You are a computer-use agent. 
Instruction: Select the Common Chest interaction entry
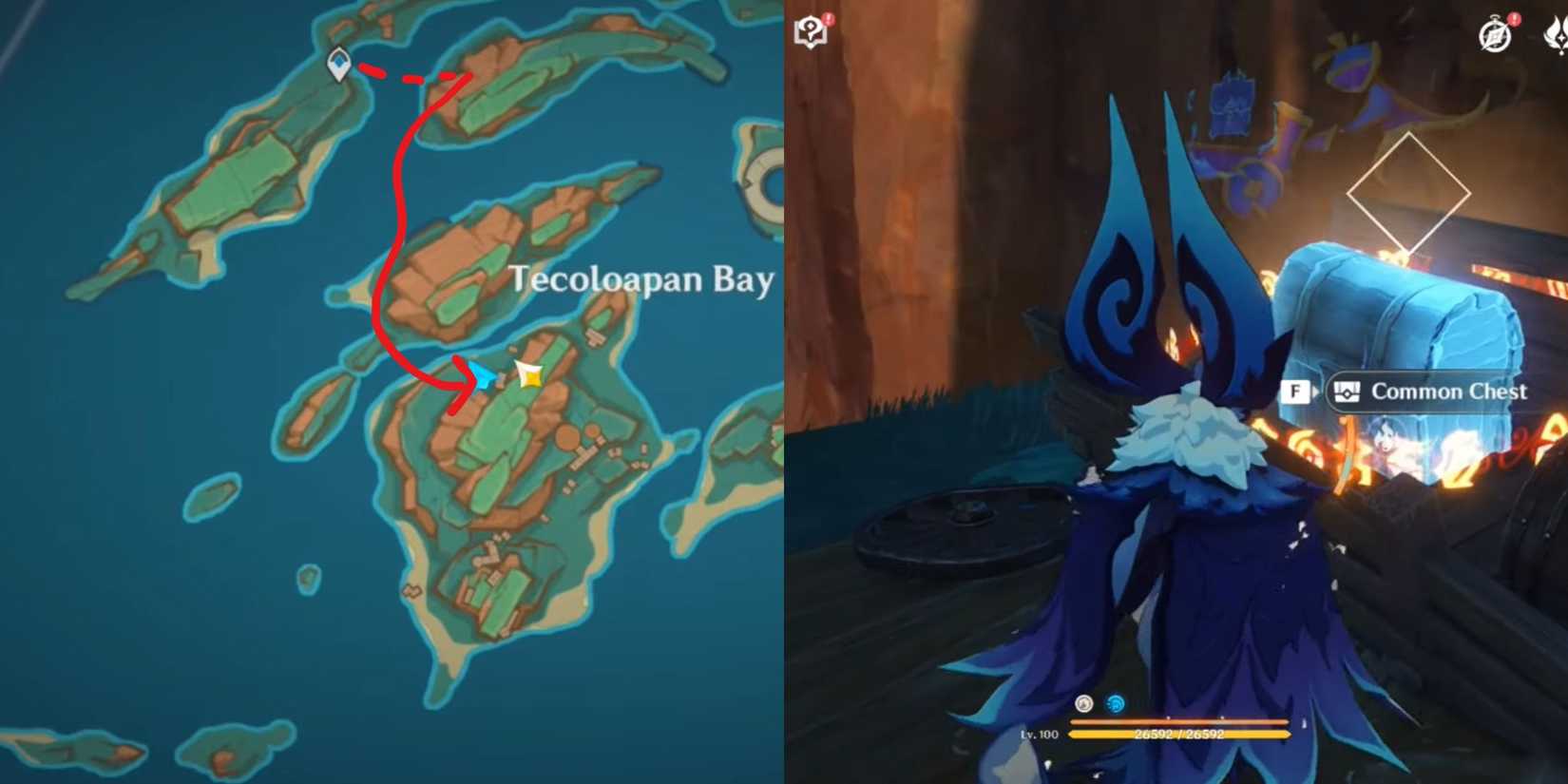pyautogui.click(x=1444, y=392)
